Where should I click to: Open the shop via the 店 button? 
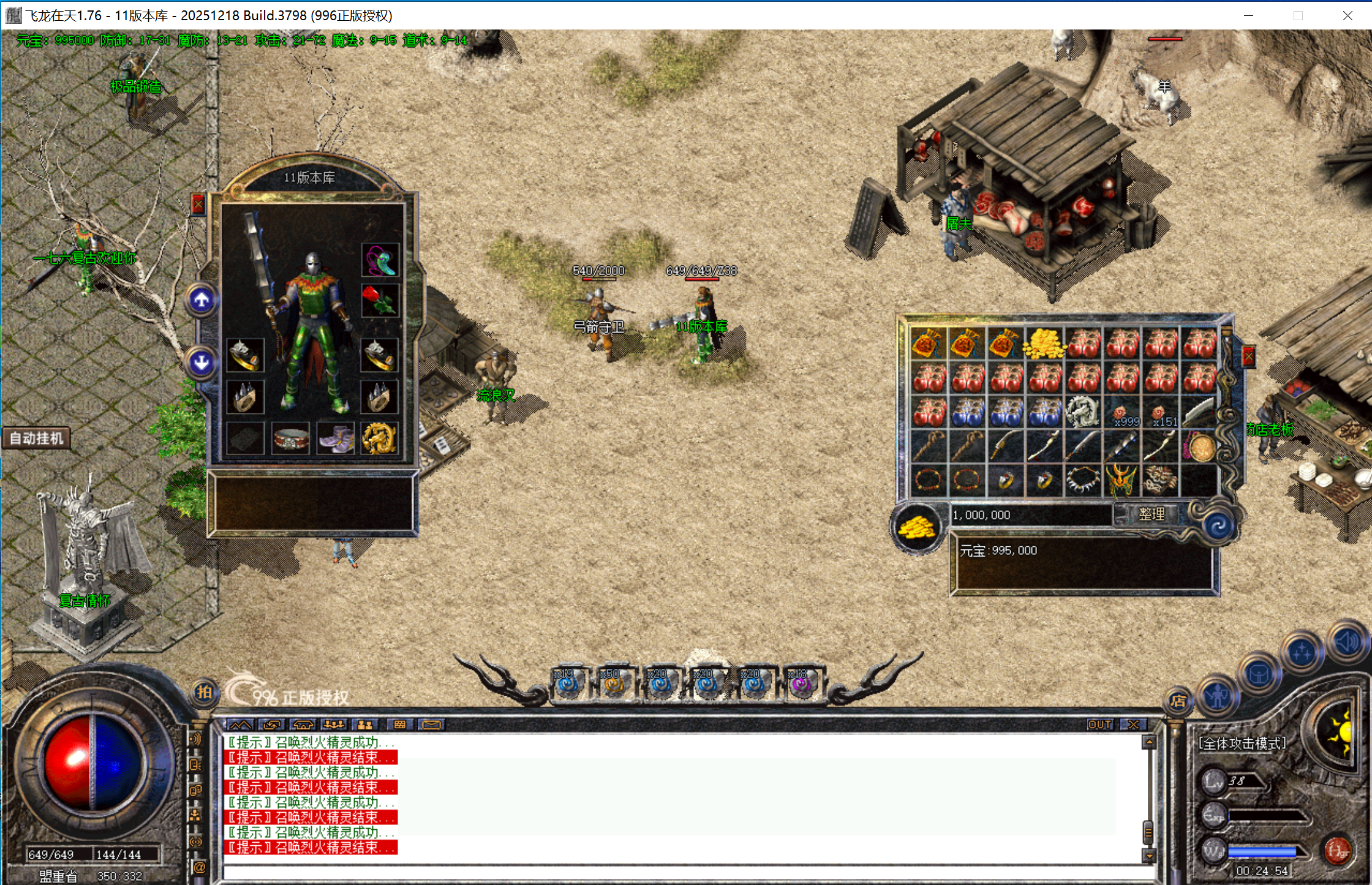coord(1178,701)
